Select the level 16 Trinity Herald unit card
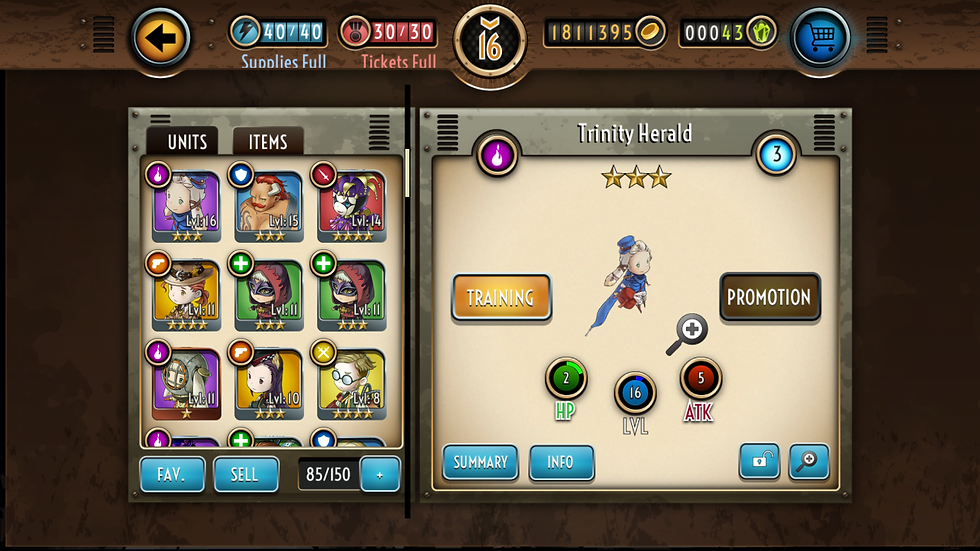 tap(186, 207)
